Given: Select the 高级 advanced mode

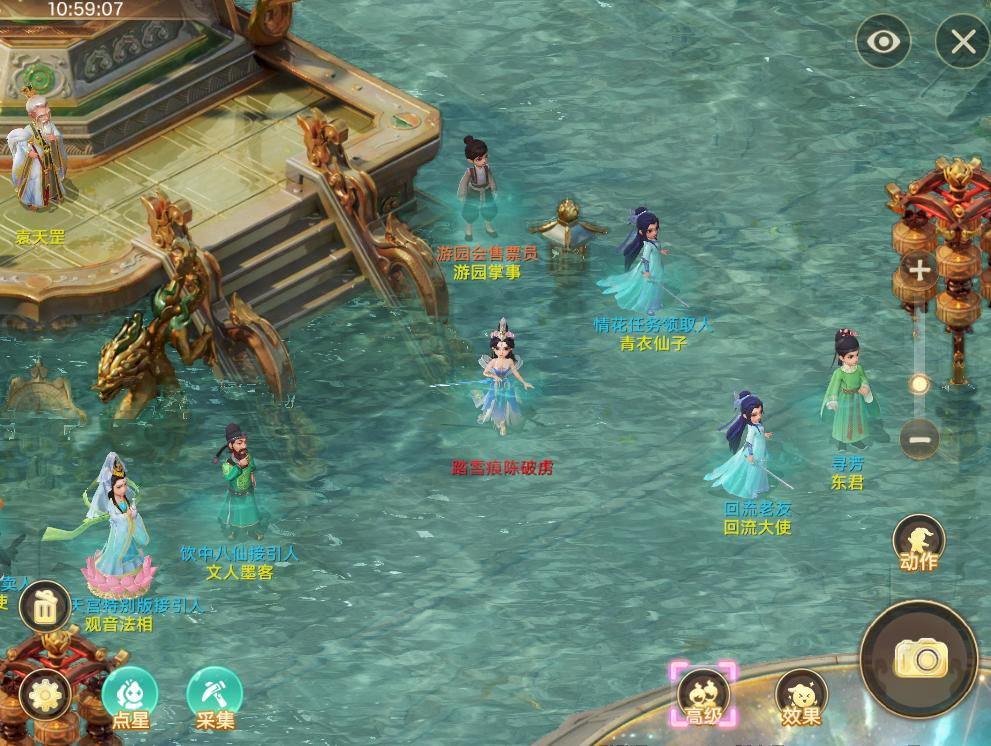Looking at the screenshot, I should click(703, 693).
